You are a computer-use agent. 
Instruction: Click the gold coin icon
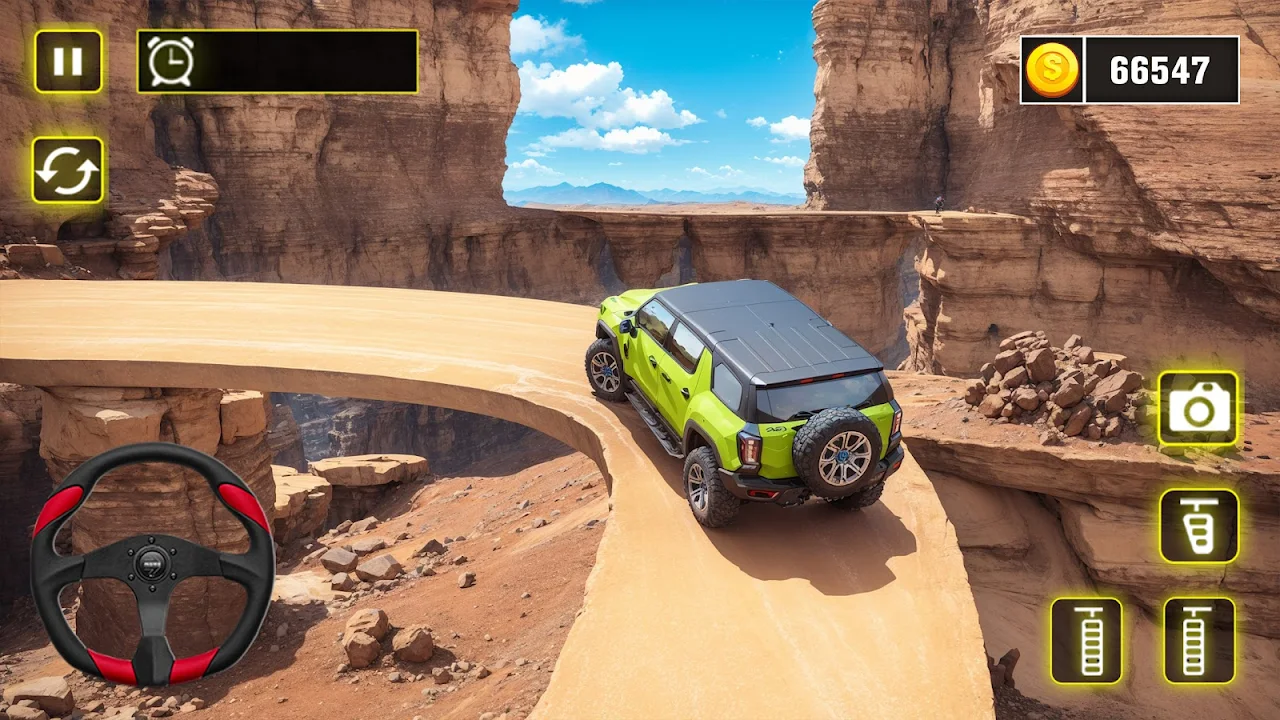tap(1052, 70)
